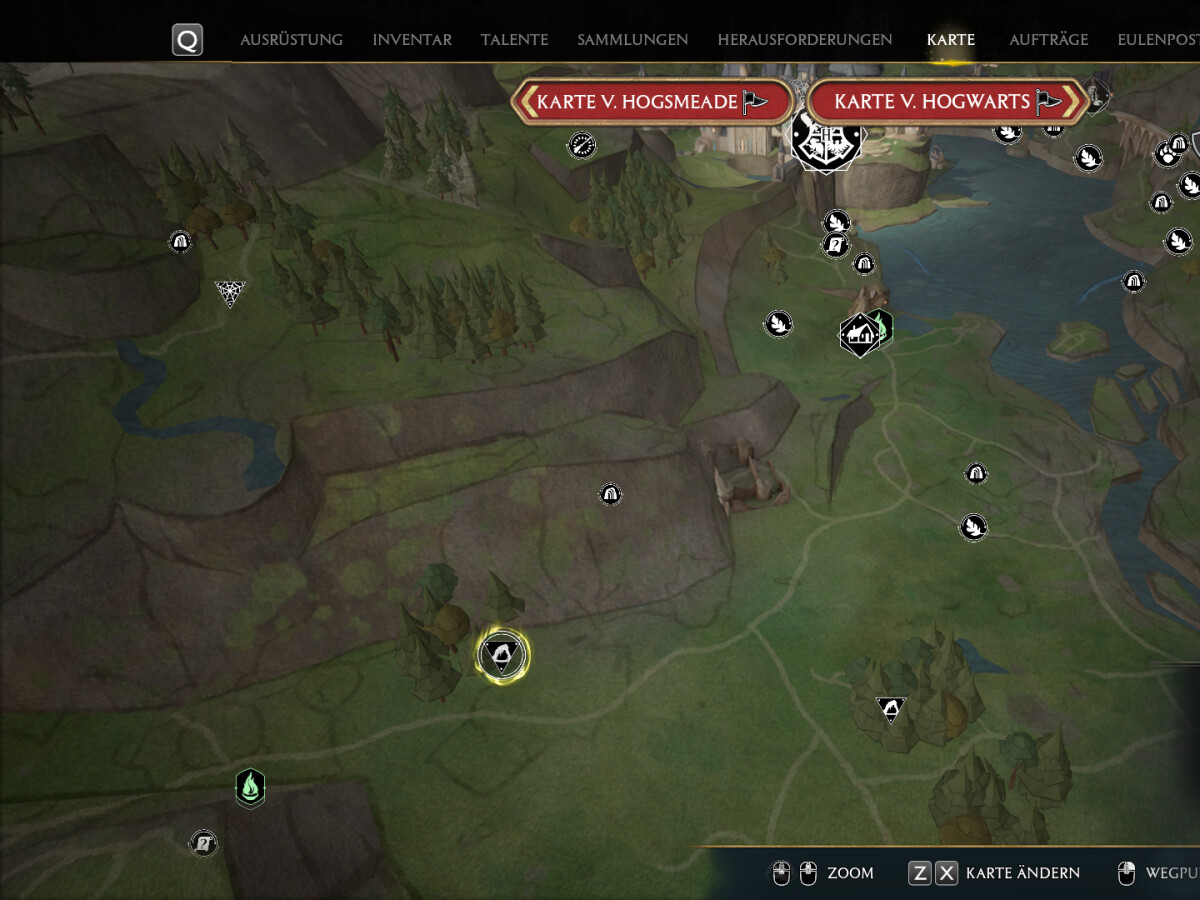The image size is (1200, 900).
Task: Click the spider web lair marker
Action: (230, 292)
